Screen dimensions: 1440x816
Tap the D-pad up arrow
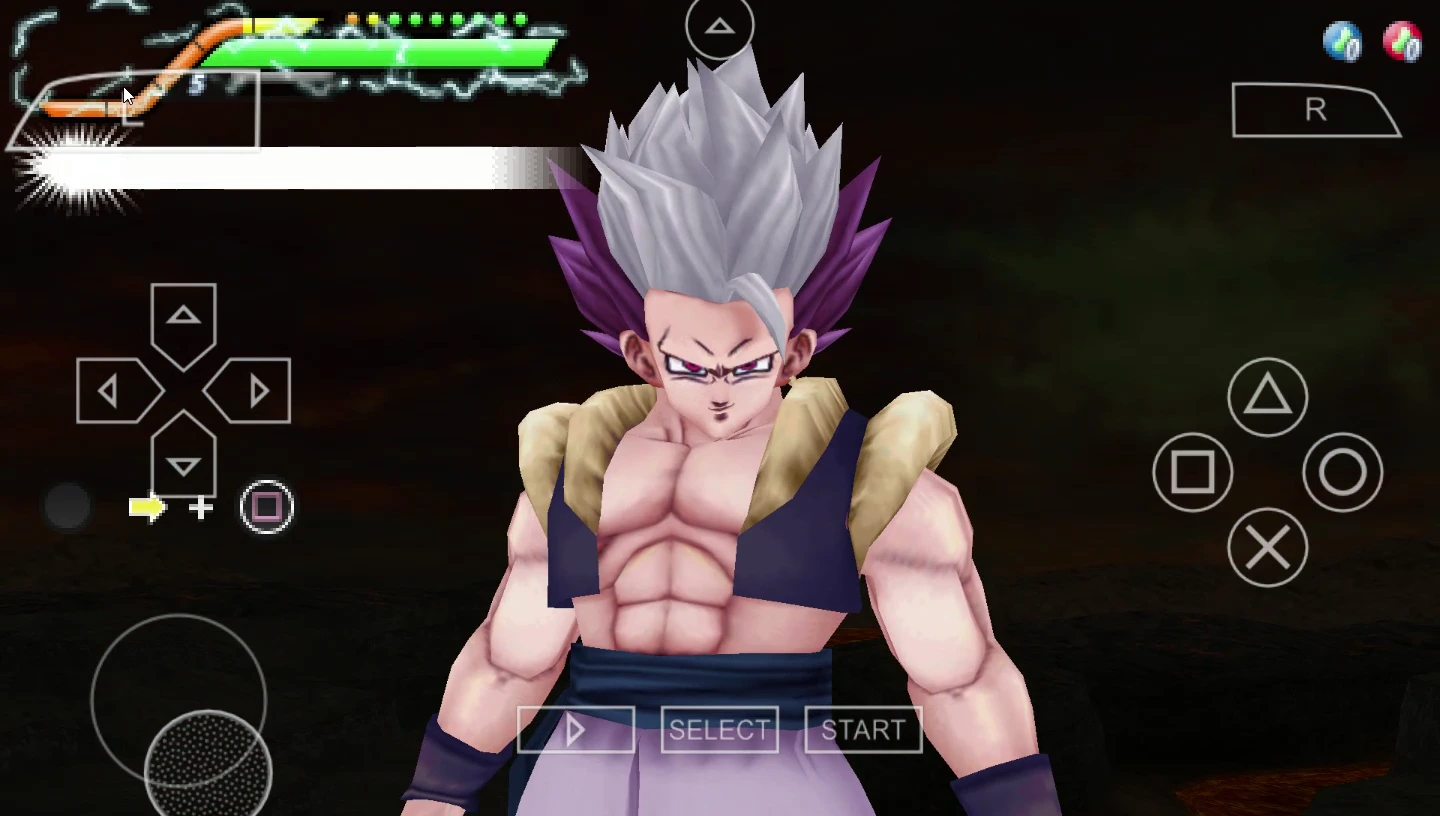[x=183, y=320]
